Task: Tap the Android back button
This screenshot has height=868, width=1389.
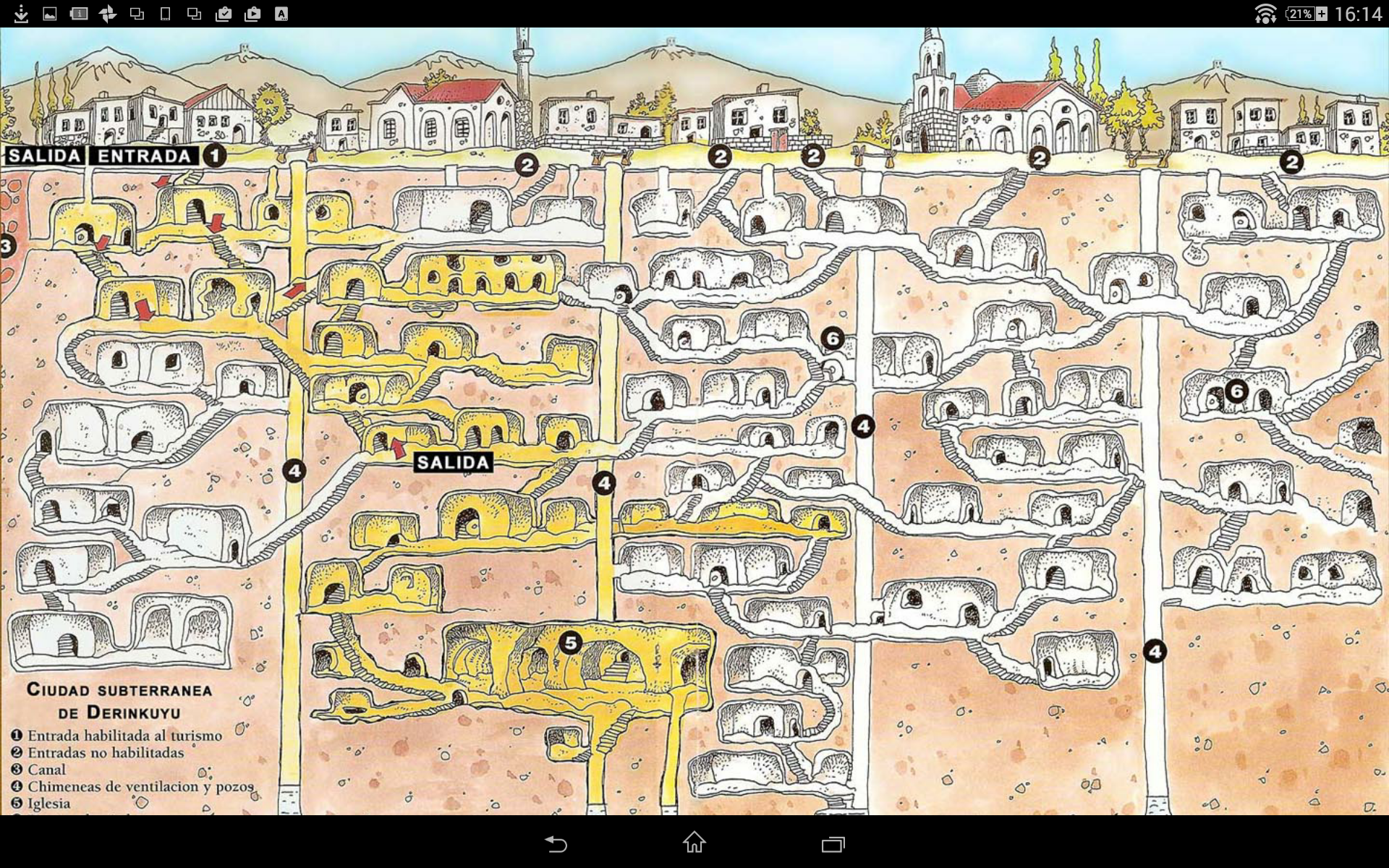Action: pos(556,843)
